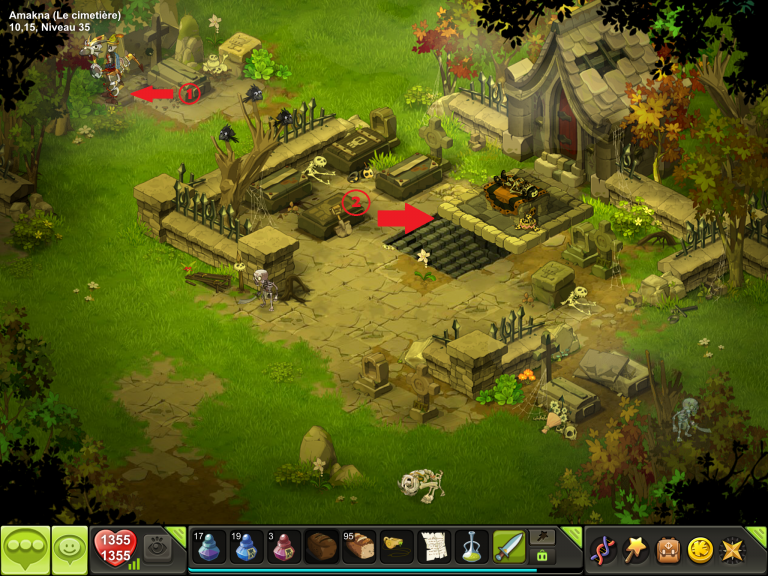Toggle the eye spectator button
The image size is (768, 576).
coord(155,547)
